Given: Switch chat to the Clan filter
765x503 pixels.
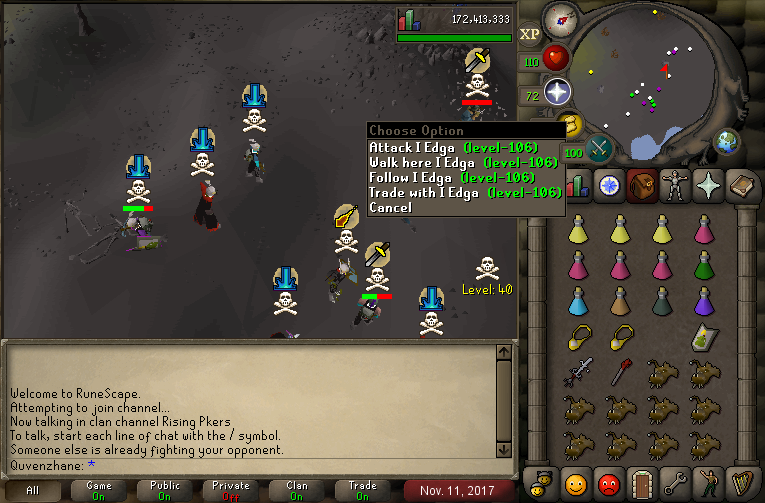Looking at the screenshot, I should [x=297, y=490].
